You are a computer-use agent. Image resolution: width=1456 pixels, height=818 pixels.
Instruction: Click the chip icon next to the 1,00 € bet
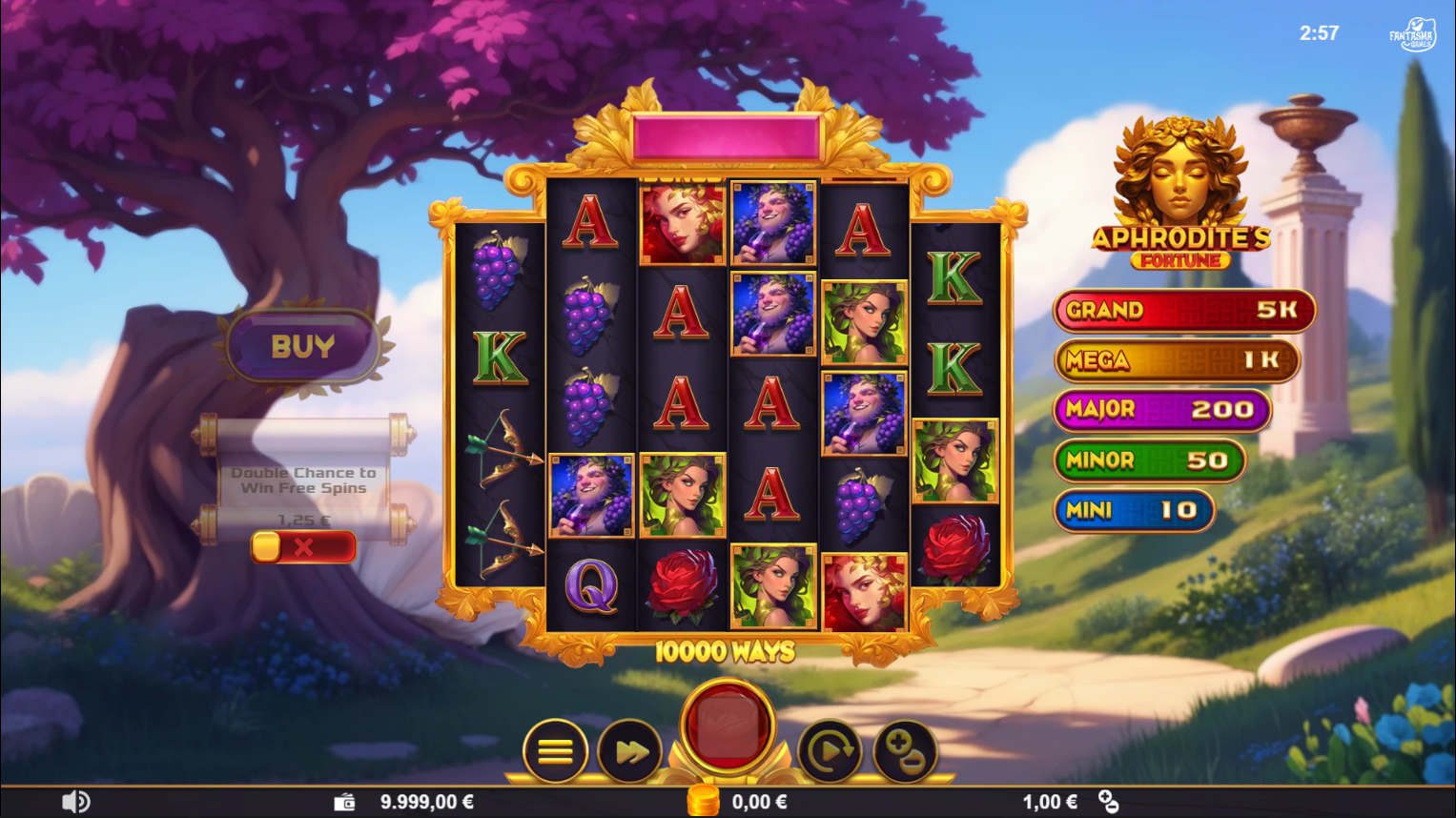pos(1106,801)
